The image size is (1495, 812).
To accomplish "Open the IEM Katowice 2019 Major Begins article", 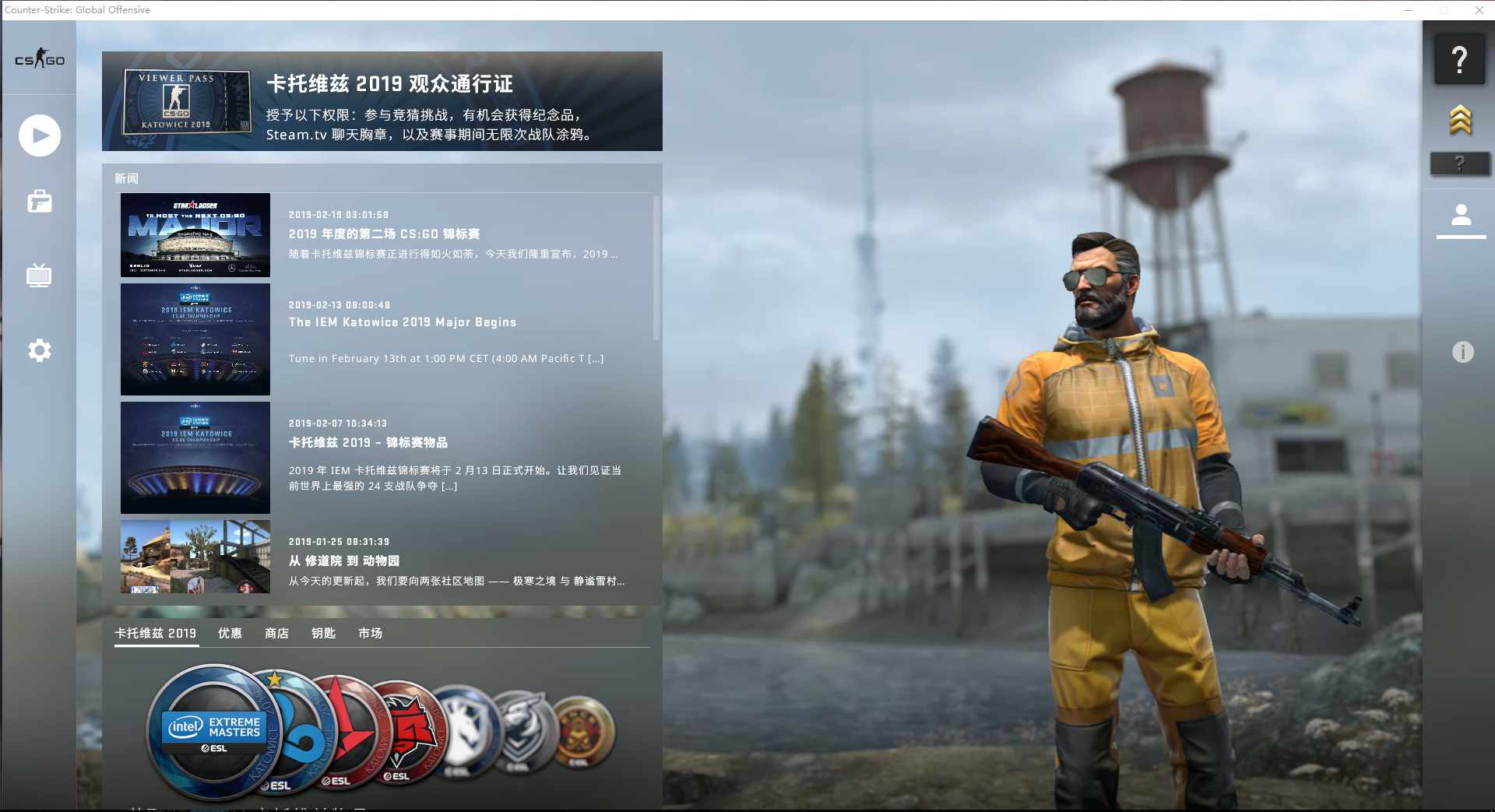I will coord(402,322).
